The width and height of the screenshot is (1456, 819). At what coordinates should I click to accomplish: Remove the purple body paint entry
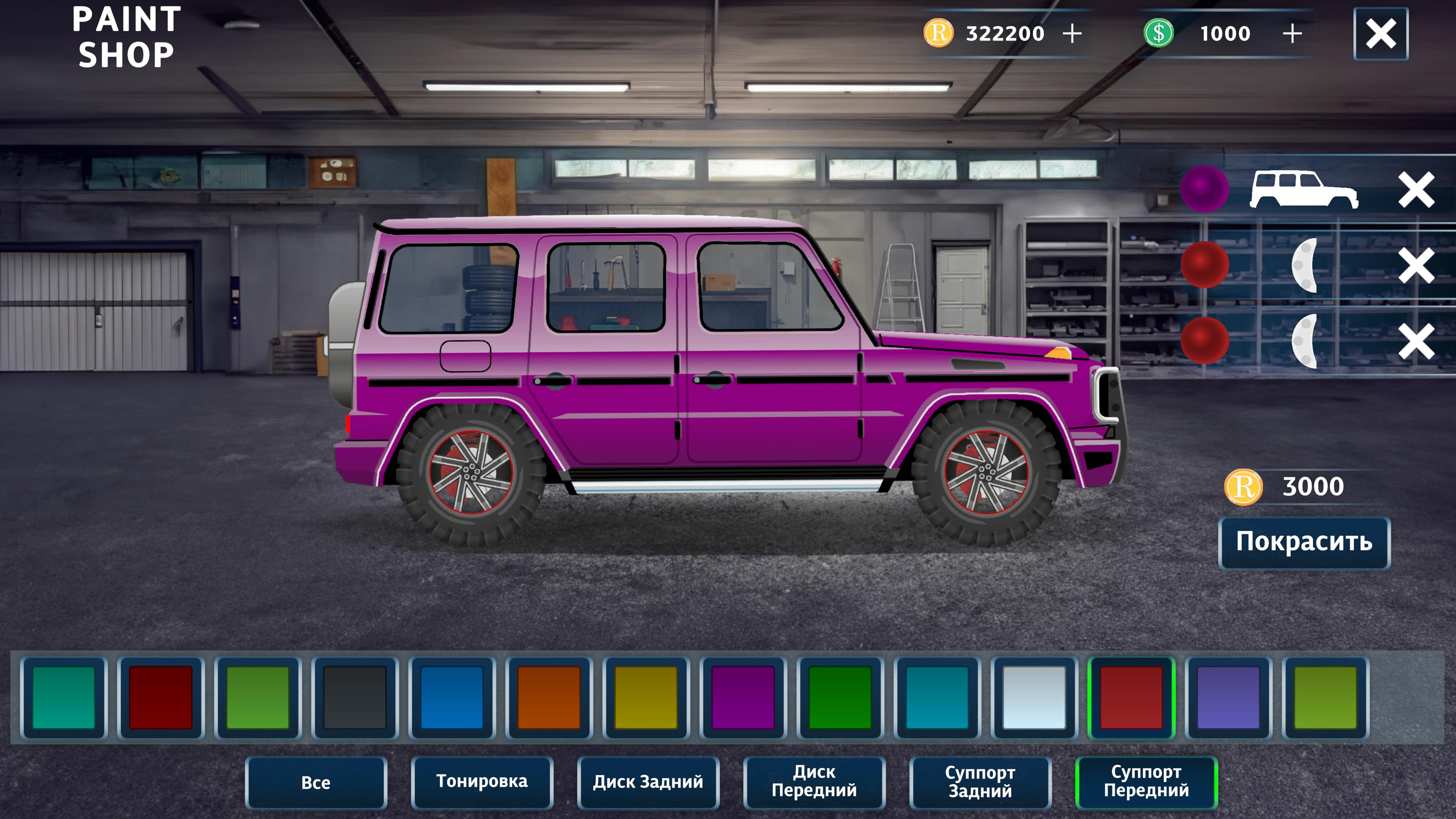1416,190
